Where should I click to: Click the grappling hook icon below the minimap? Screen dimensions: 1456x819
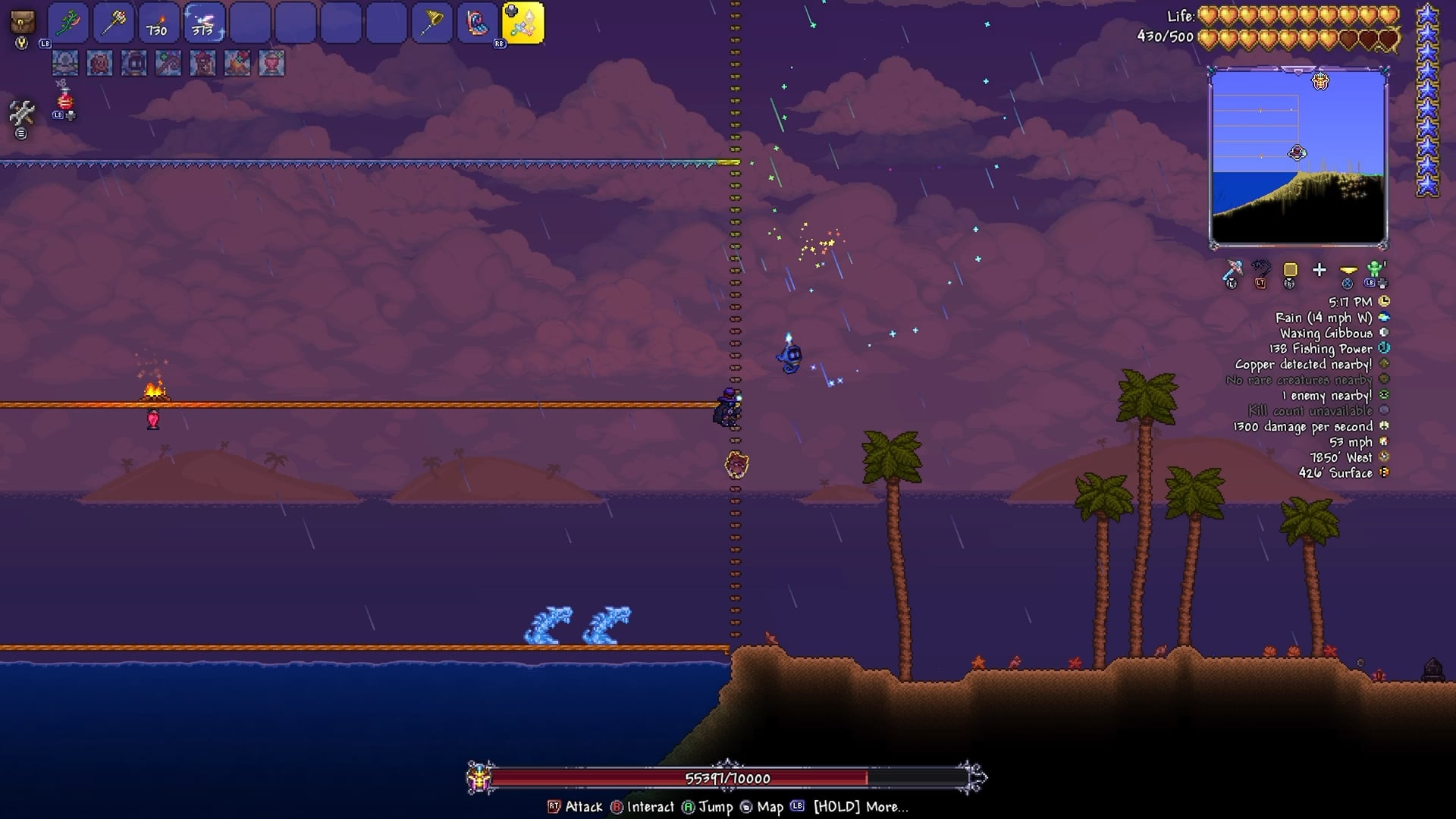(1261, 270)
